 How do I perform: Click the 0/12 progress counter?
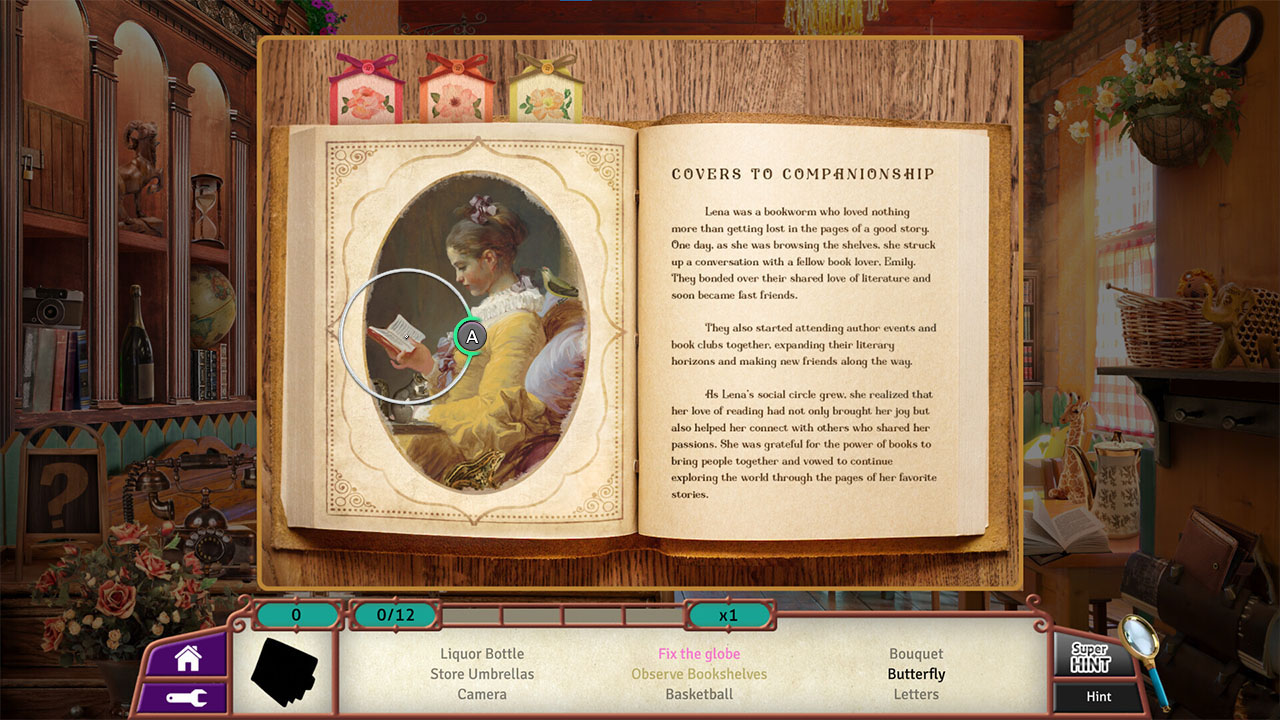coord(396,615)
